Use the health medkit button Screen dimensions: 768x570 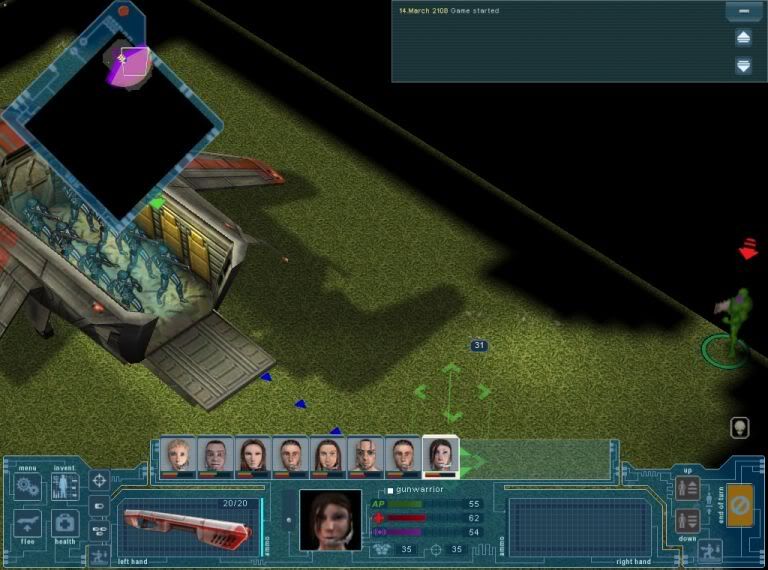pyautogui.click(x=64, y=524)
